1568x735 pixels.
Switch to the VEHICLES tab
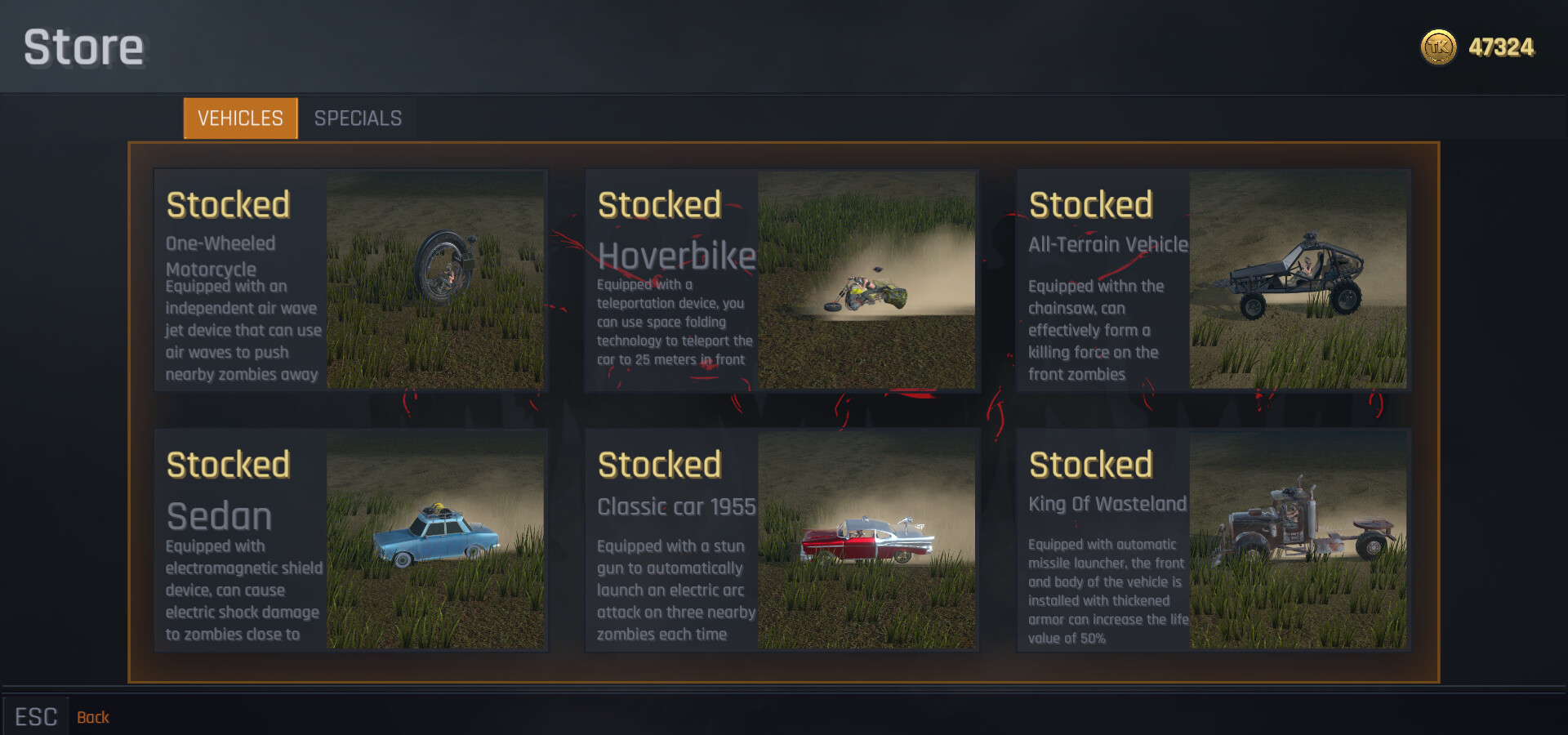pyautogui.click(x=239, y=118)
